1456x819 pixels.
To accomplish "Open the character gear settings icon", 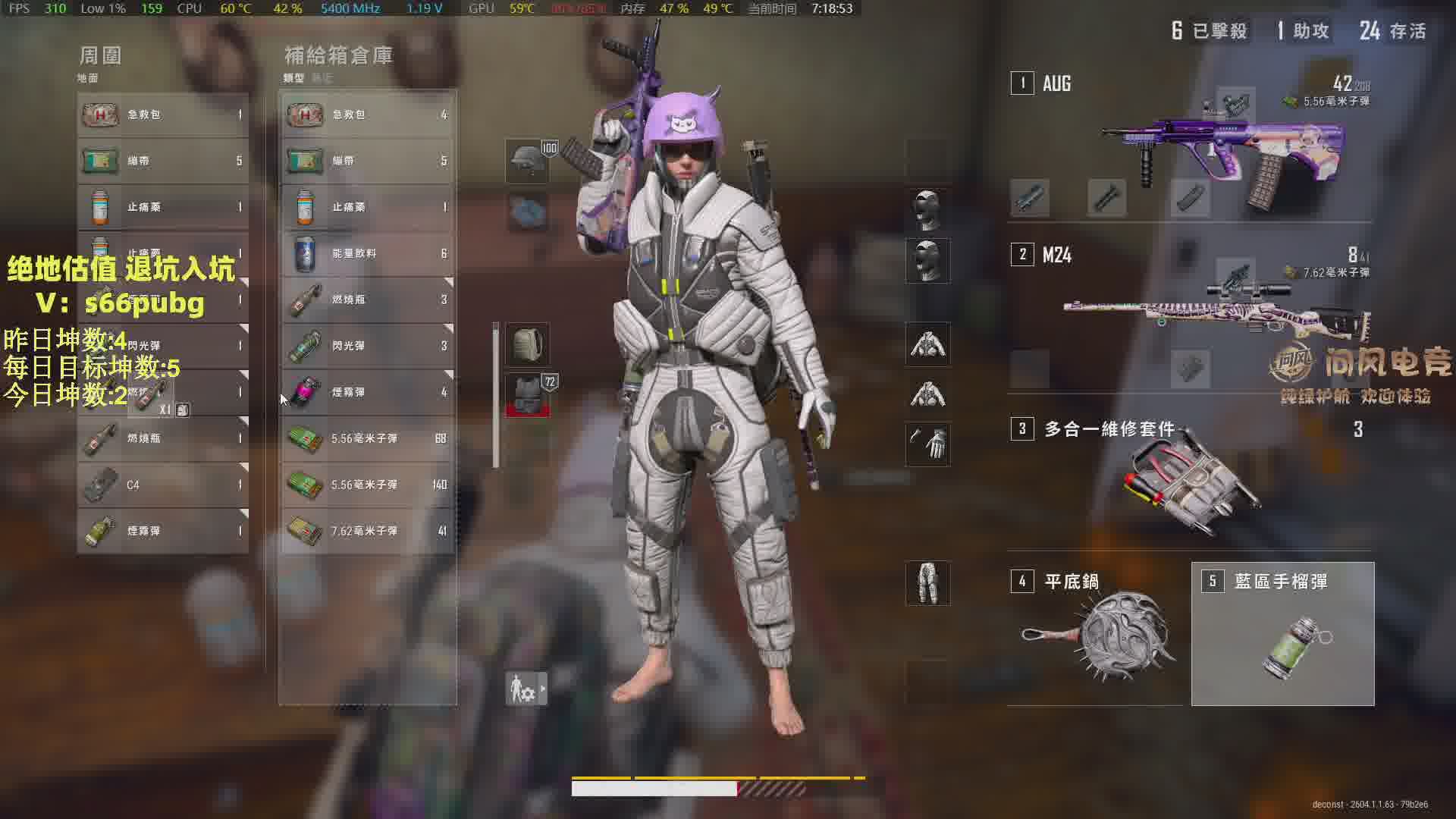I will pos(526,689).
